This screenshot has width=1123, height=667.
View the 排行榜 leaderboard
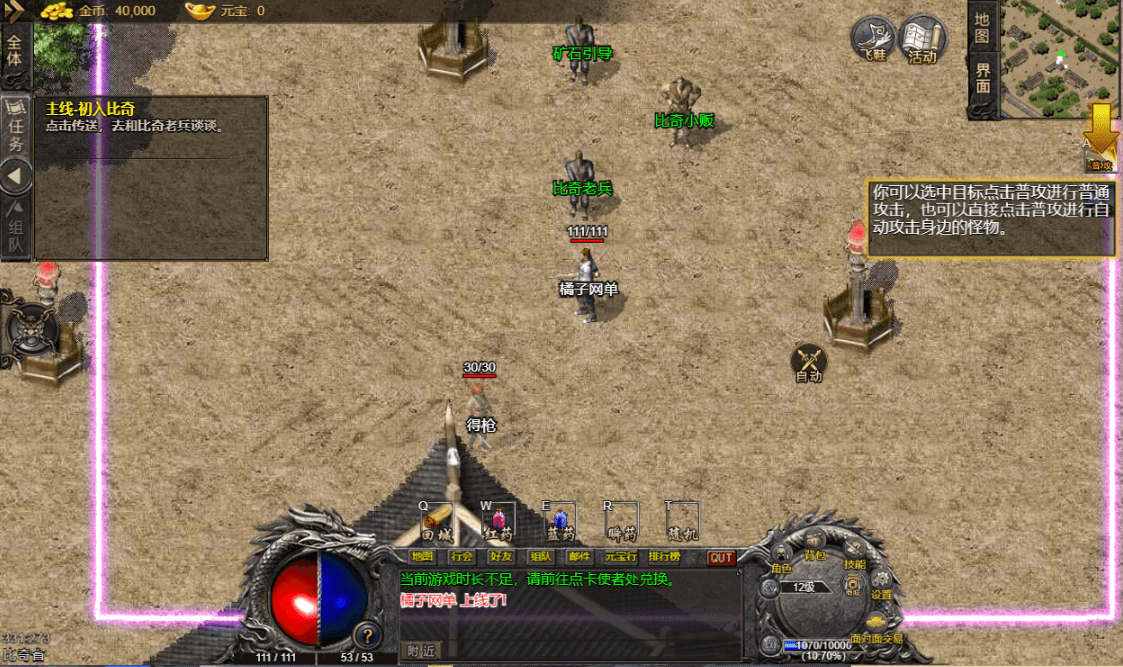(664, 557)
